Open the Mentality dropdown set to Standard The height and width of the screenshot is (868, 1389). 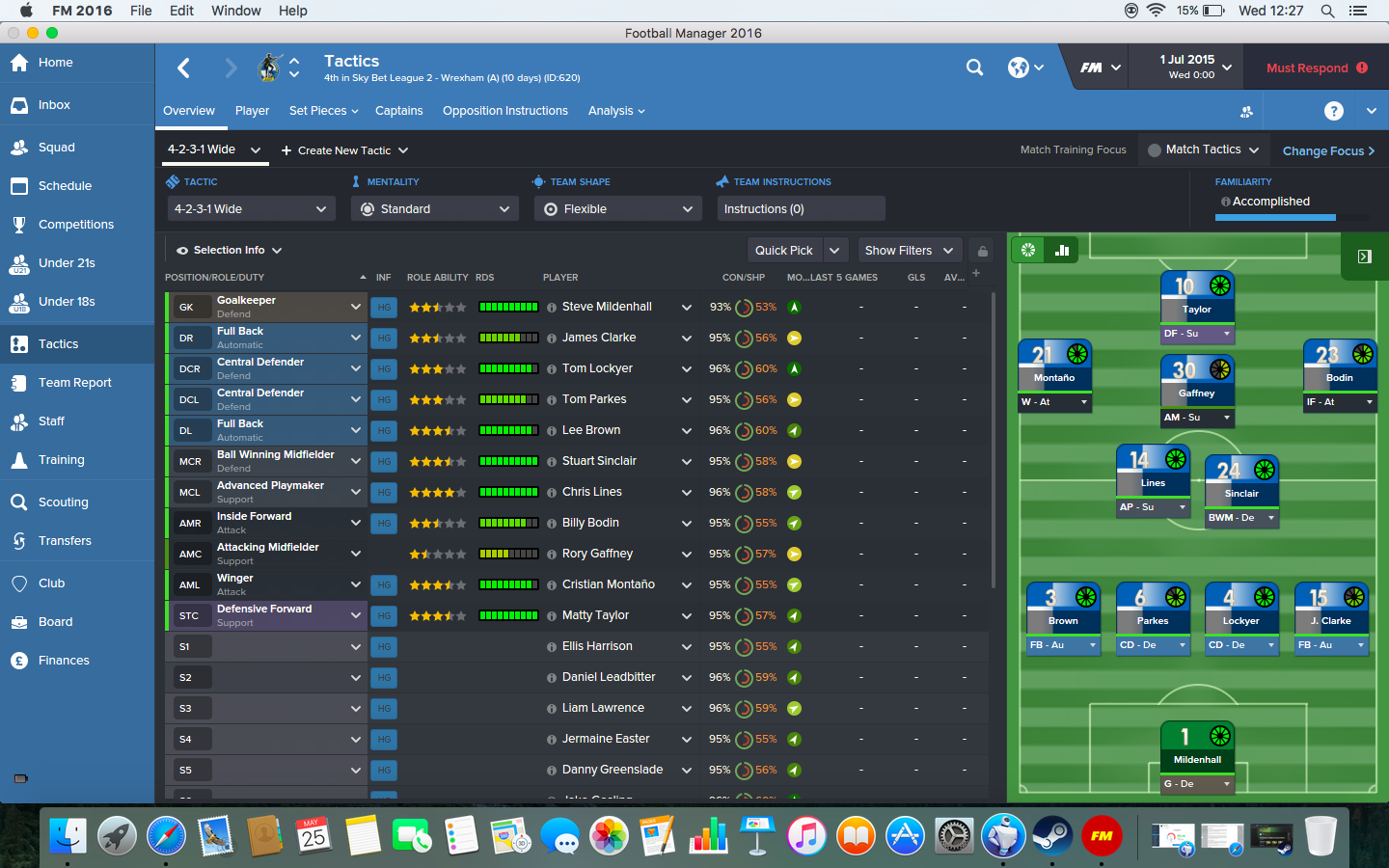(434, 208)
